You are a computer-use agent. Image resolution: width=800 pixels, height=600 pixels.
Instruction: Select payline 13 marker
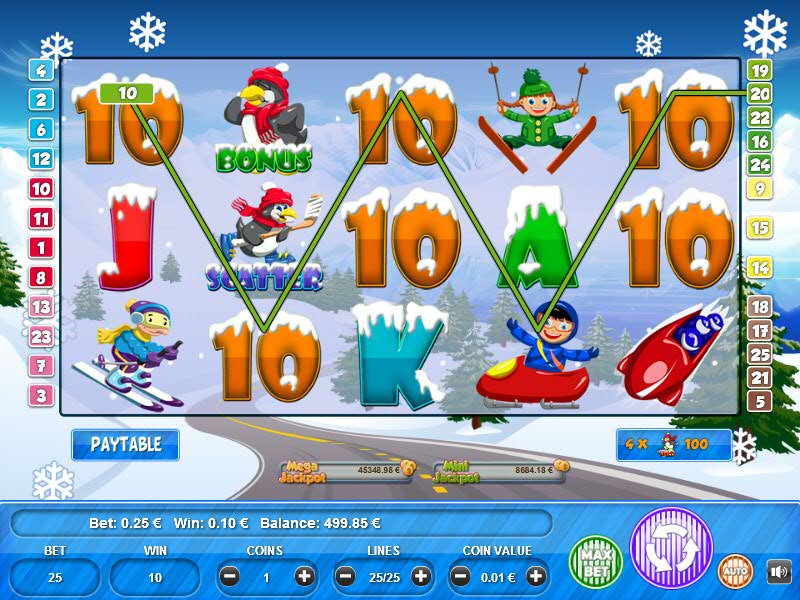coord(41,307)
